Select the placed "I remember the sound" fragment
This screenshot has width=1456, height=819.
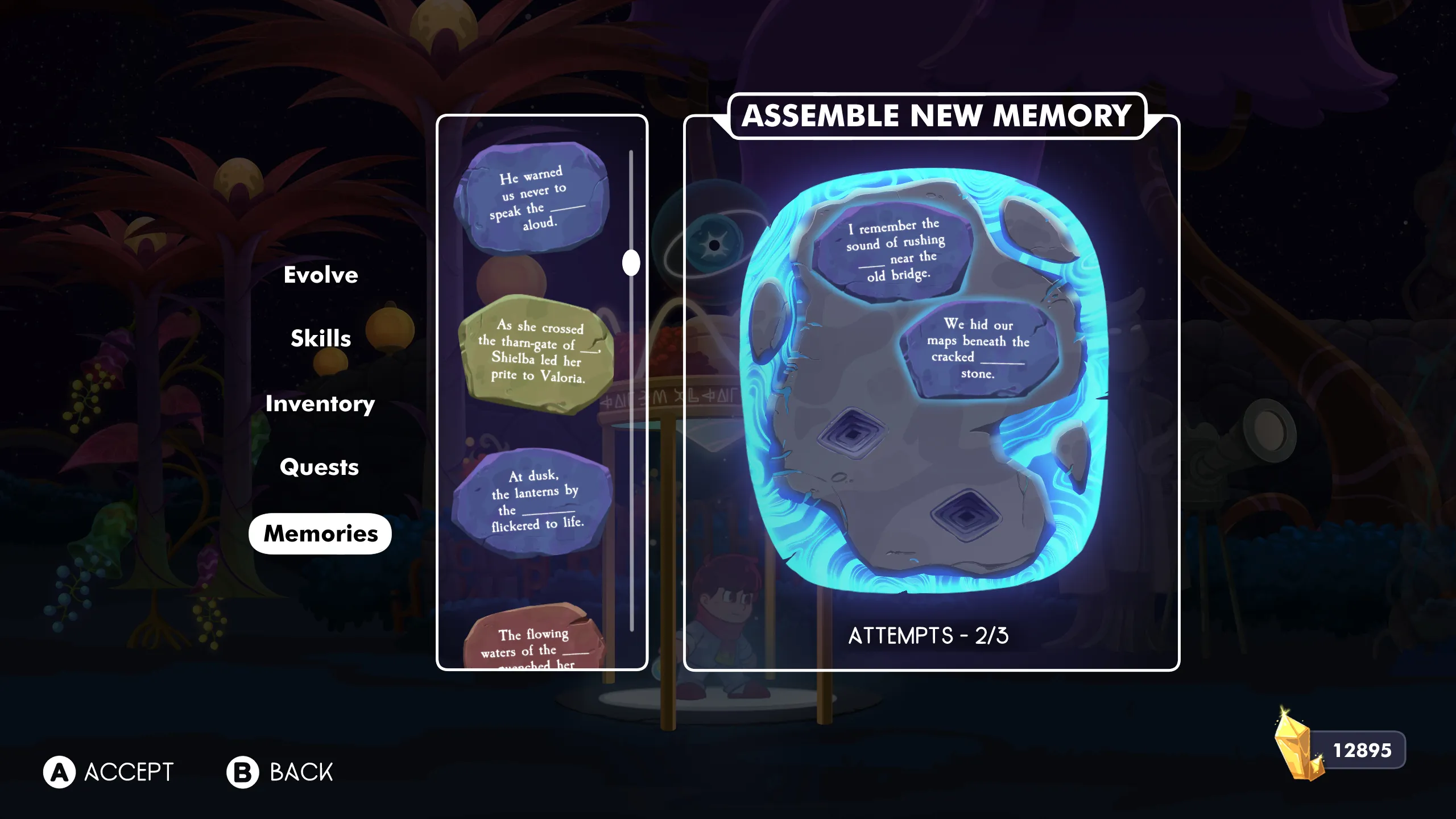[894, 250]
